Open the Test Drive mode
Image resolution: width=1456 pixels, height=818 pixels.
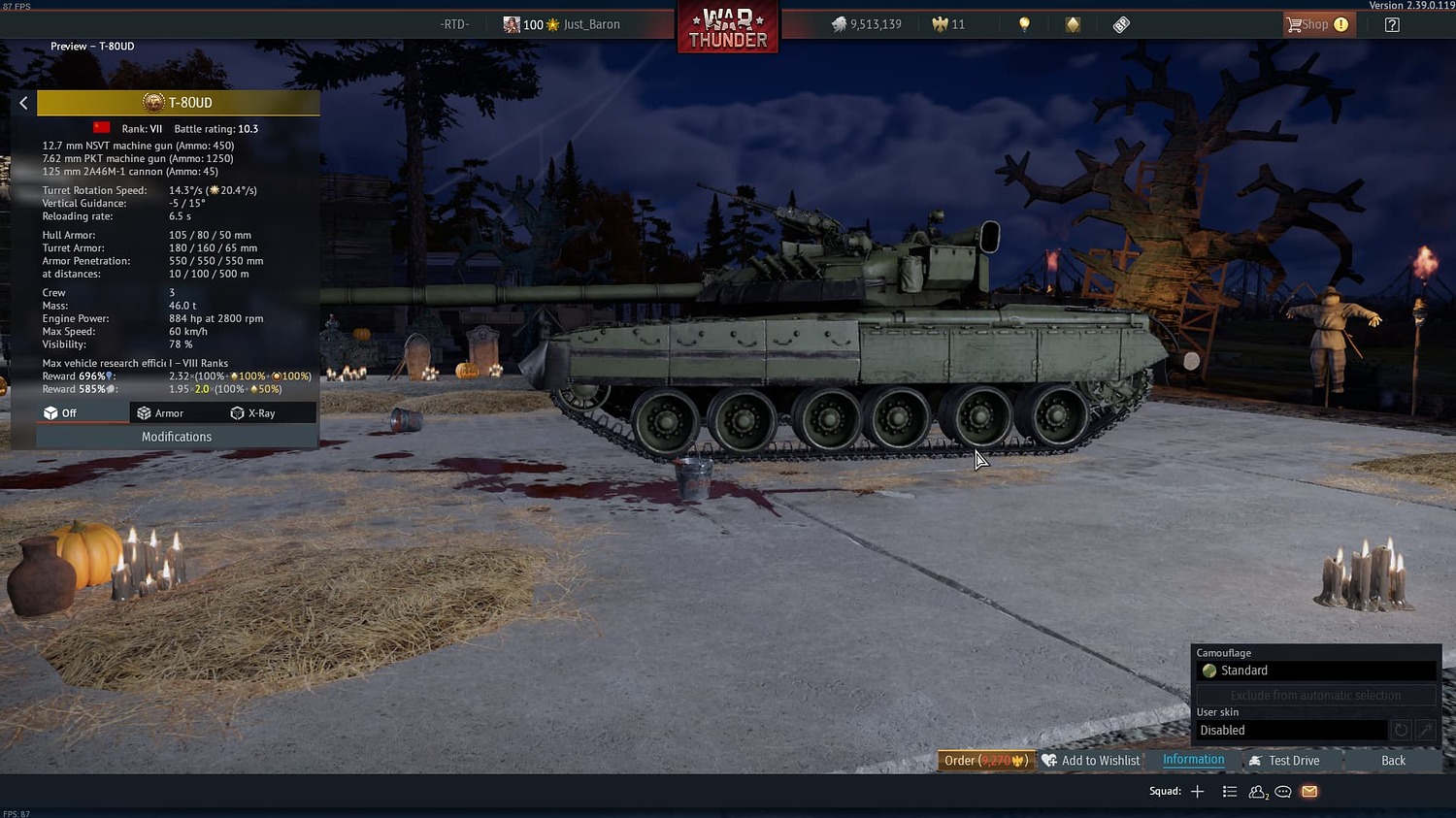pyautogui.click(x=1294, y=760)
